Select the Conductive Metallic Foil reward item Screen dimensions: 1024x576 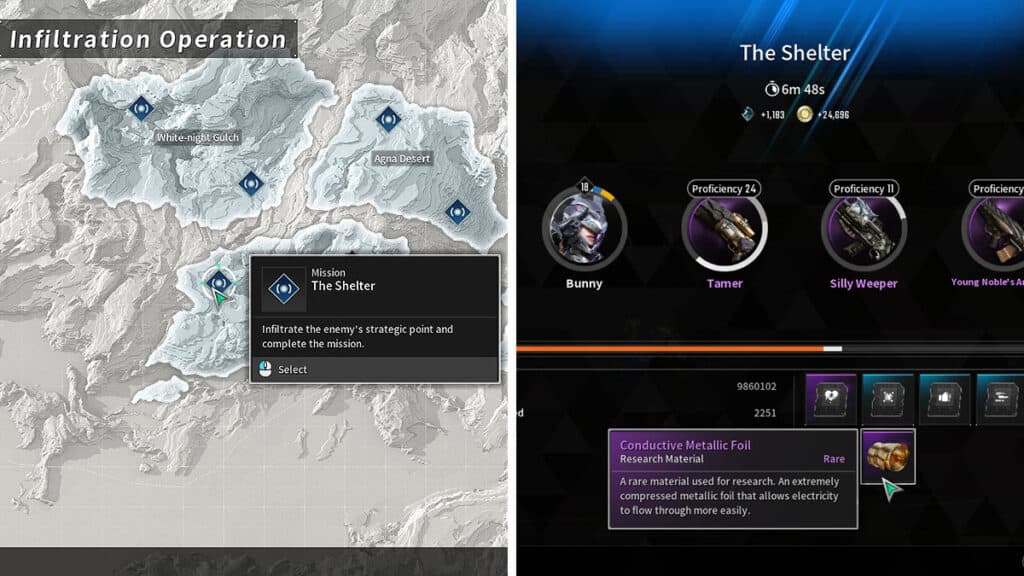pyautogui.click(x=888, y=456)
